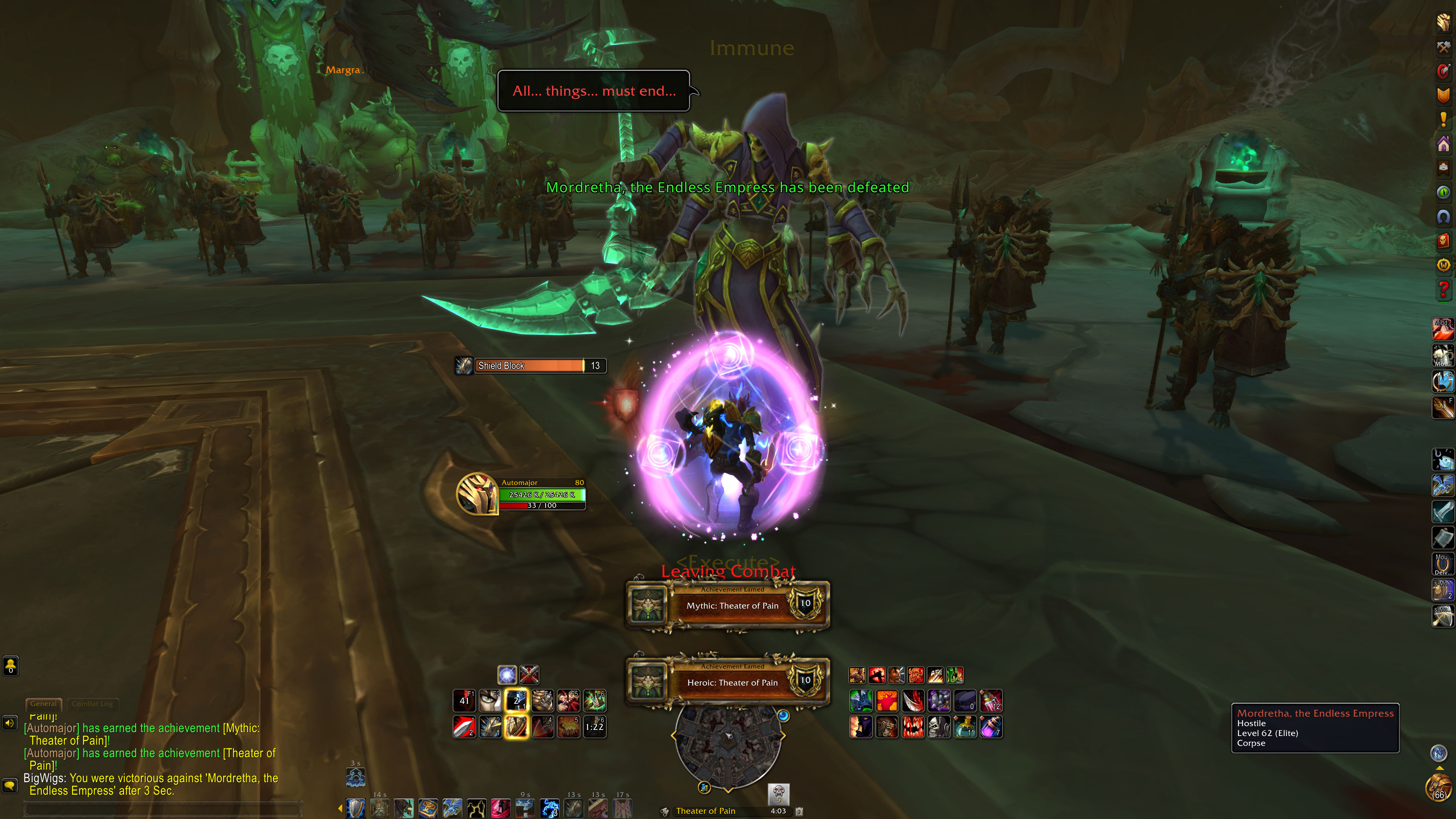Screen dimensions: 1456x819
Task: Open the red question mark help button
Action: (1443, 289)
